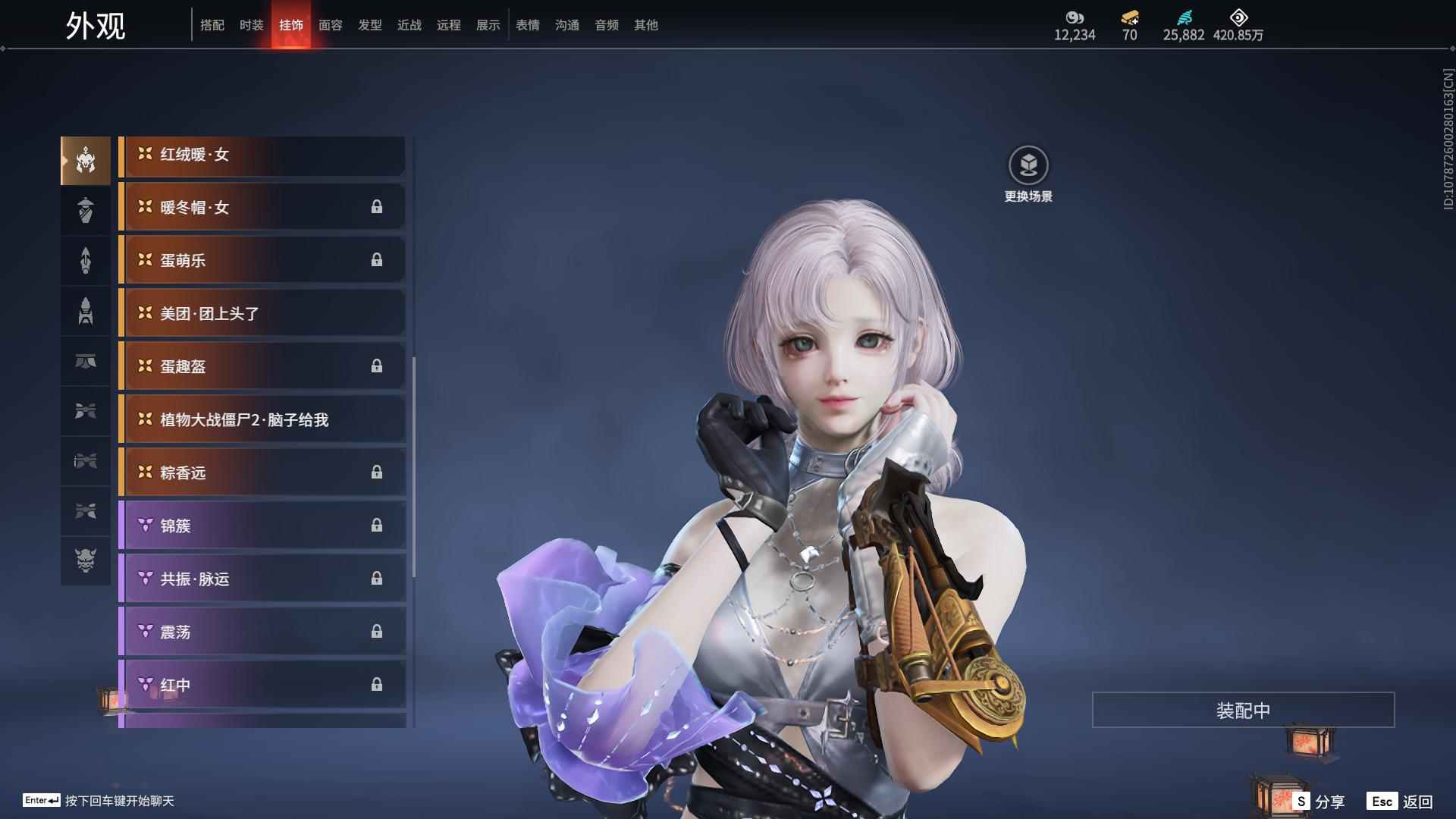Pick the 红中 accessory entry

(262, 686)
